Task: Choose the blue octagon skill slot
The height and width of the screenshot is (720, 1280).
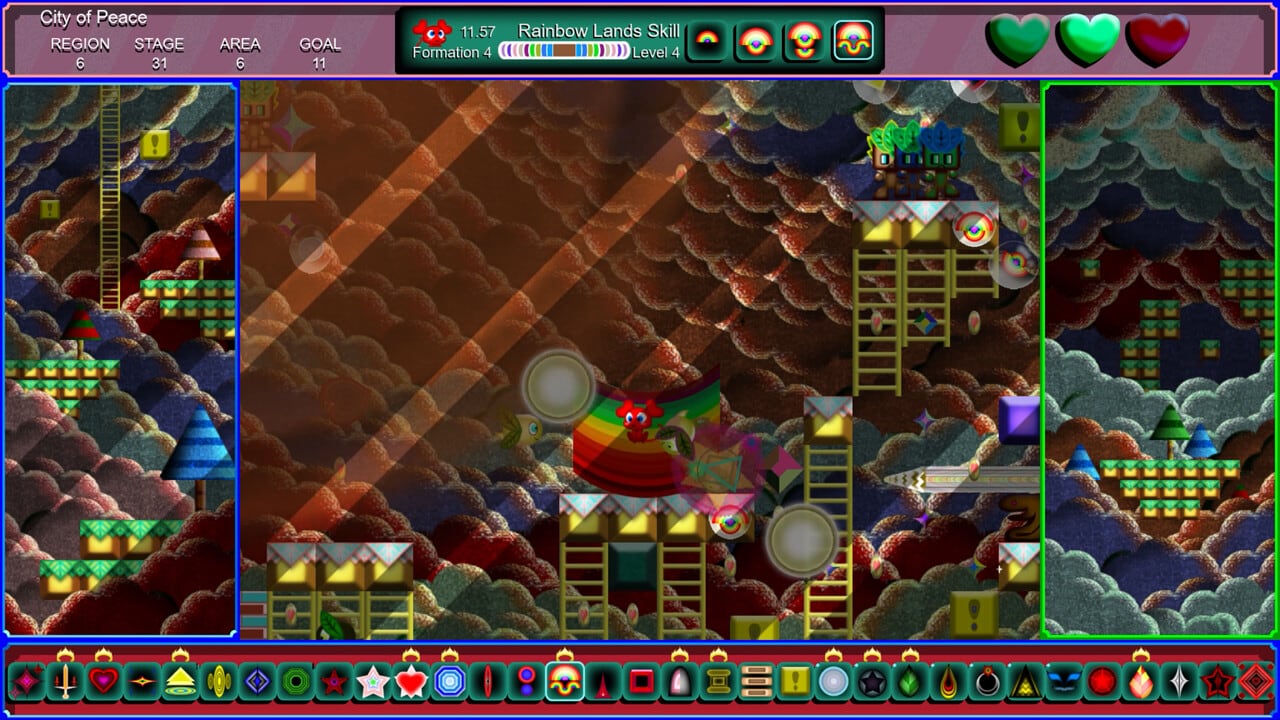Action: [x=450, y=682]
